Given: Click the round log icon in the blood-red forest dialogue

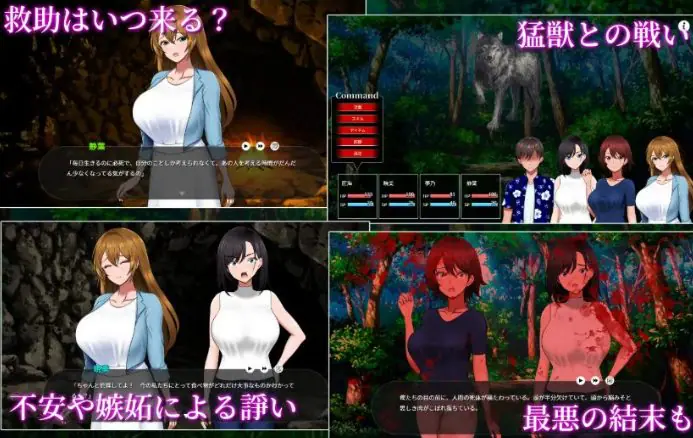Looking at the screenshot, I should tap(608, 380).
